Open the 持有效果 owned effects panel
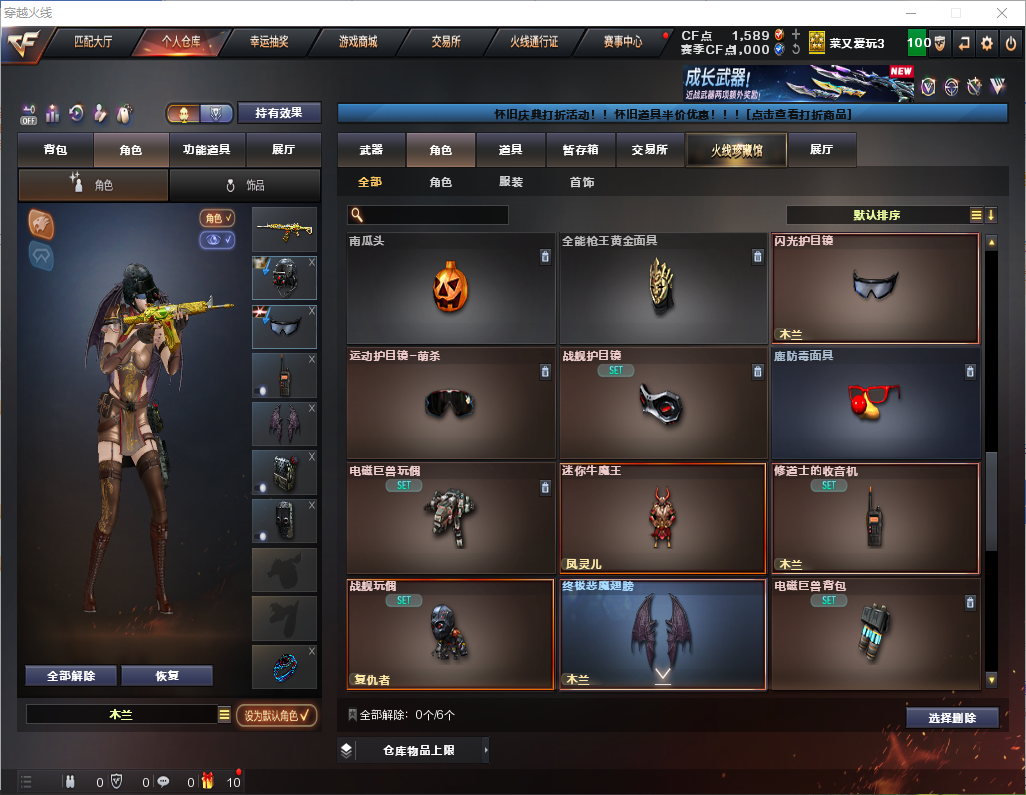The width and height of the screenshot is (1026, 795). 278,113
